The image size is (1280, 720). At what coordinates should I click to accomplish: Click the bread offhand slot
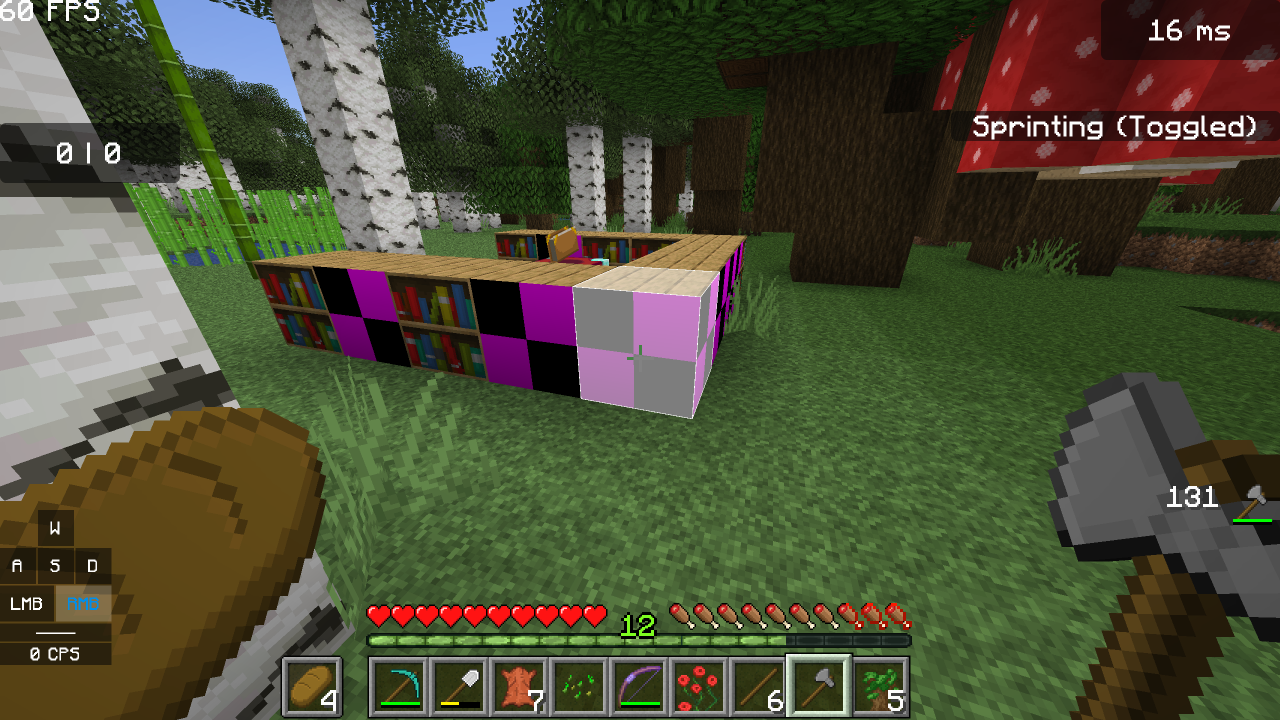(x=312, y=686)
